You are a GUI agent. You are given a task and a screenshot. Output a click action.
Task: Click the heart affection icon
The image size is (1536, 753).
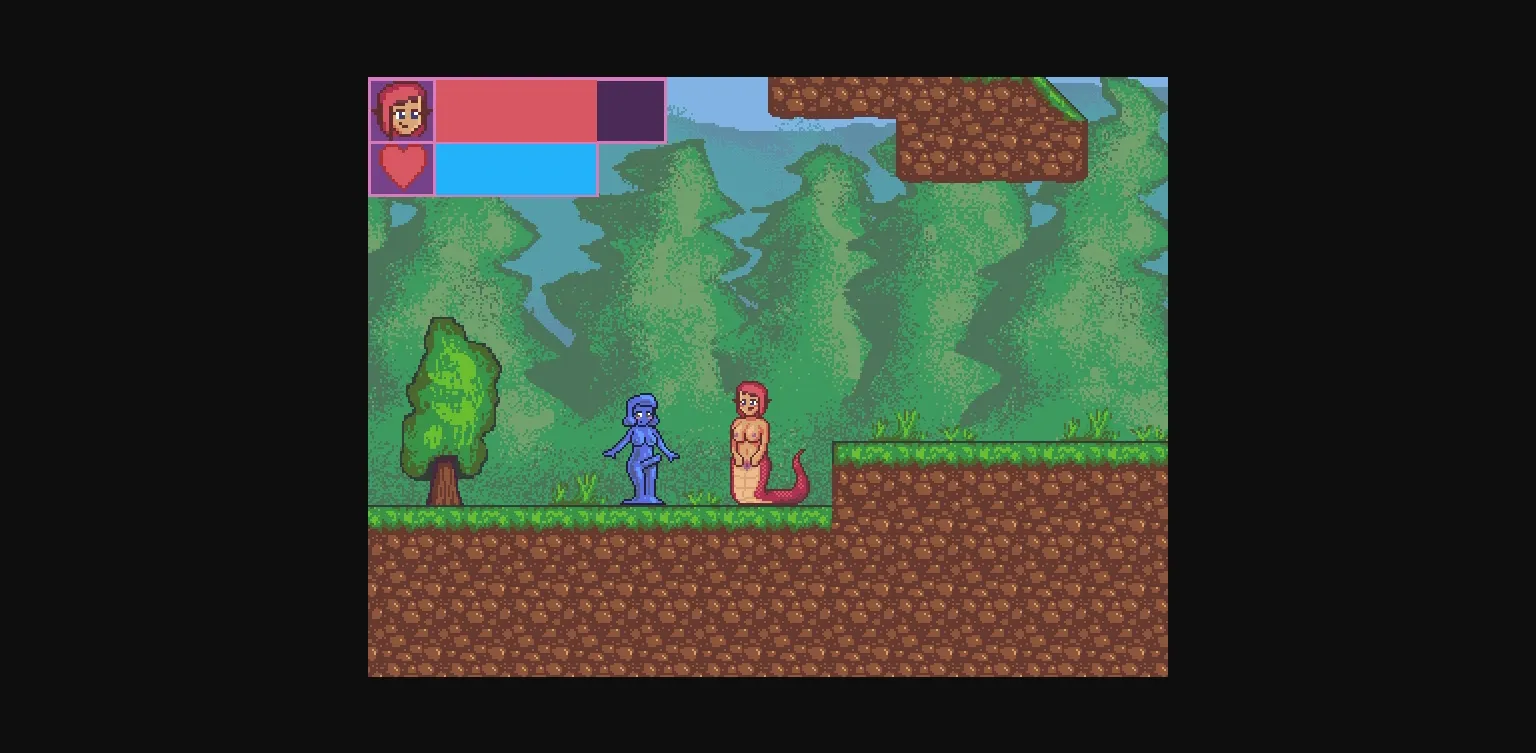[402, 168]
